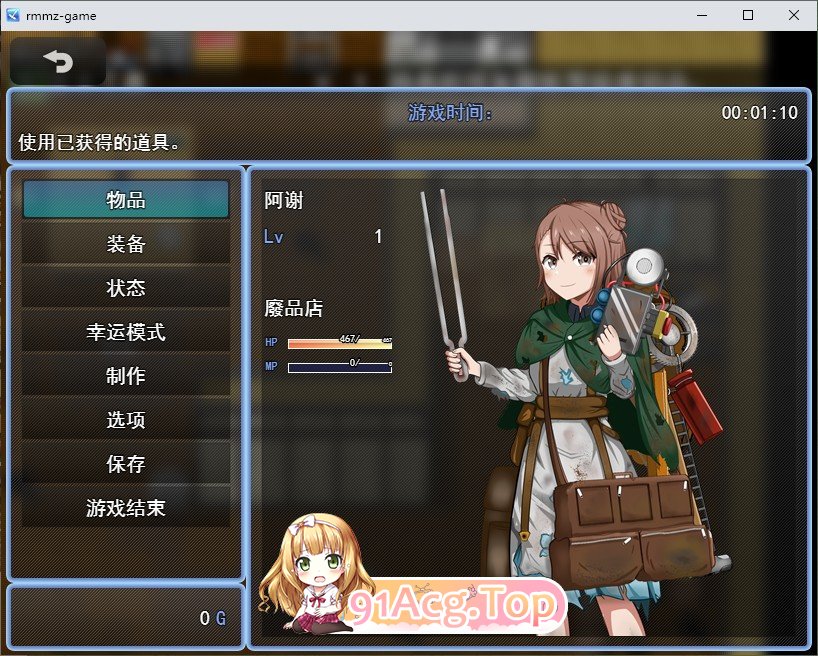
Task: Open the 物品 item menu
Action: tap(126, 200)
